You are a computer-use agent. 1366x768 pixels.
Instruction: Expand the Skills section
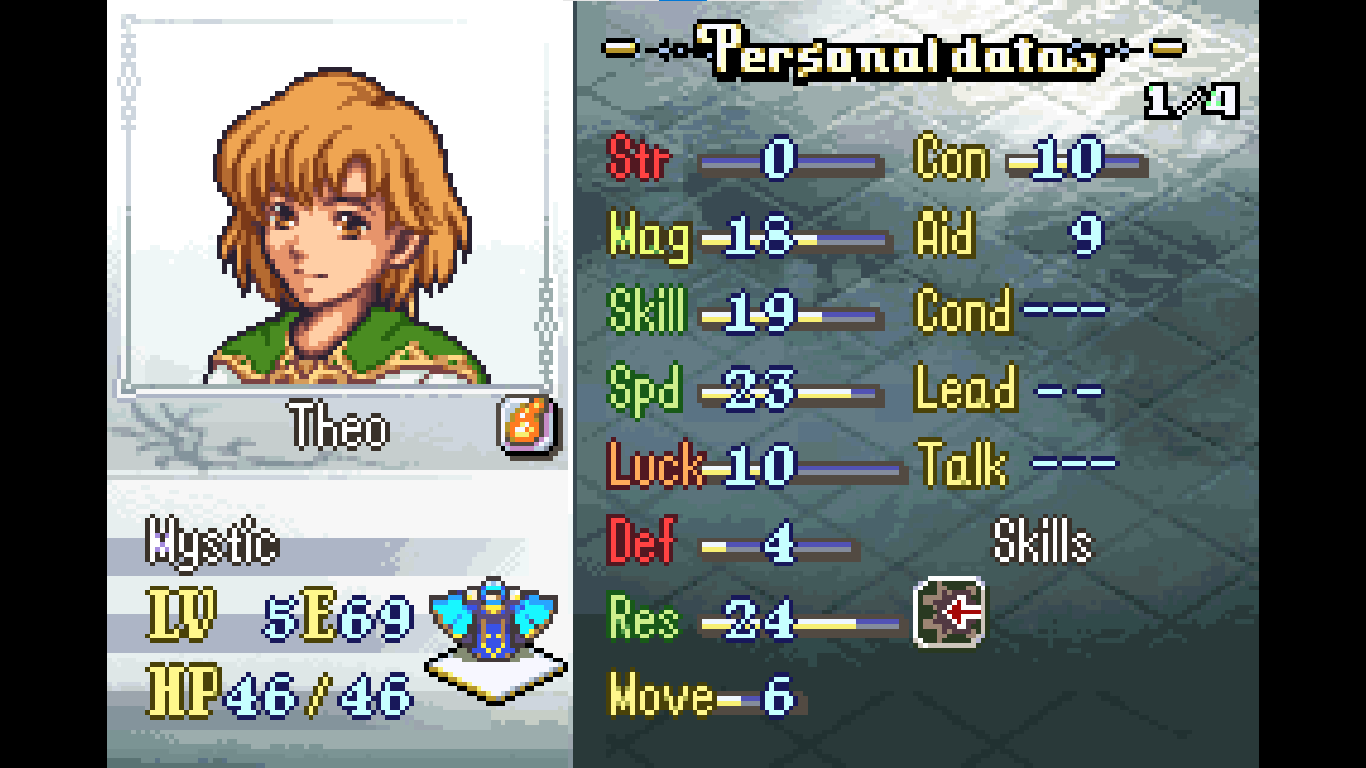(x=1044, y=541)
